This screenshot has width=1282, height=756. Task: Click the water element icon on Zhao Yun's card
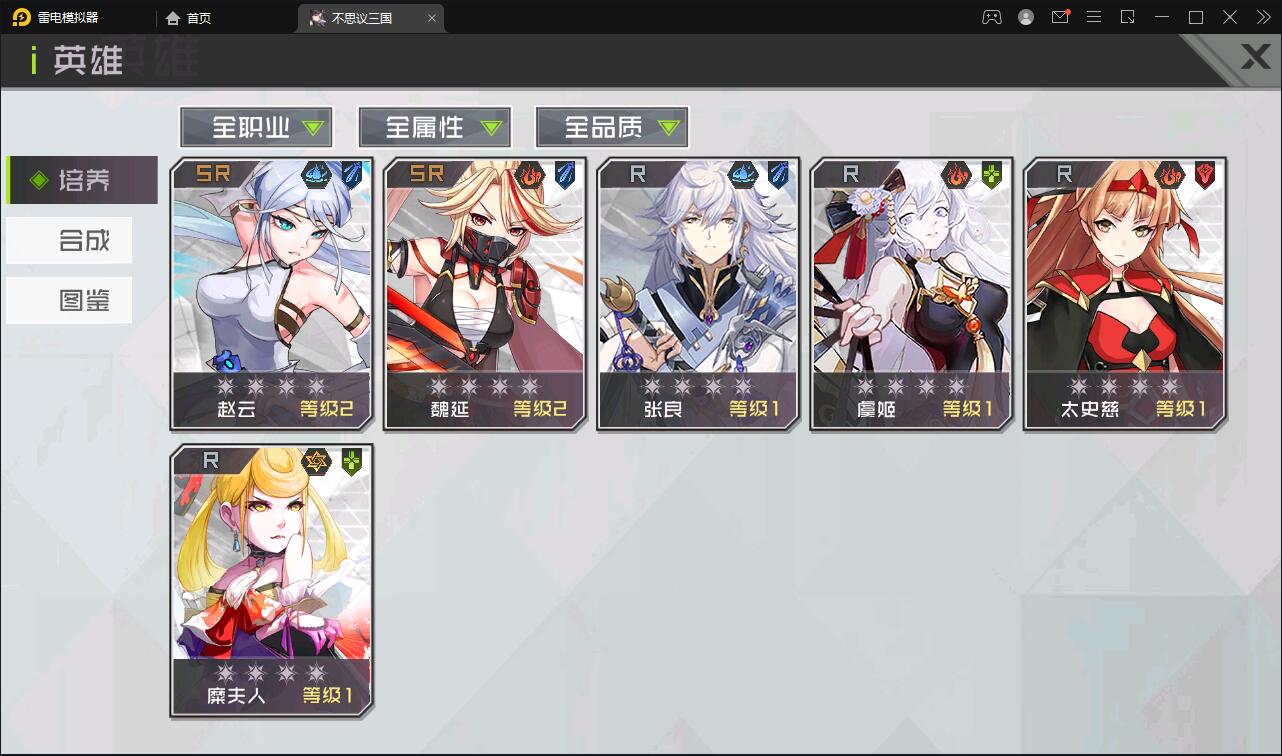click(315, 172)
